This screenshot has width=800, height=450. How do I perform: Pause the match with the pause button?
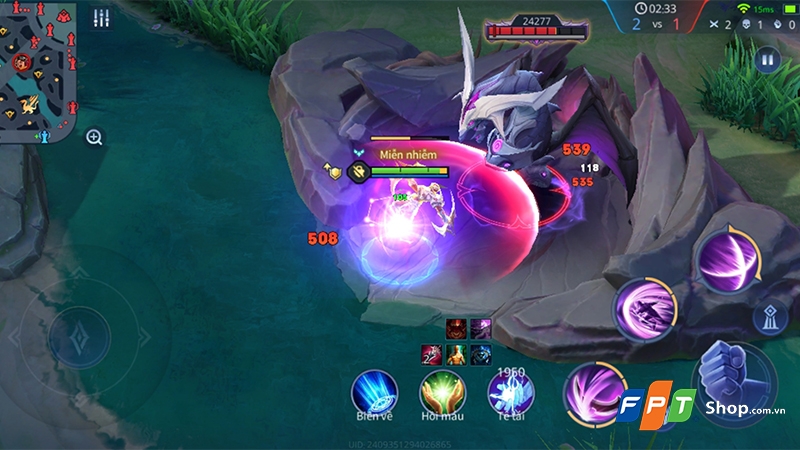(x=767, y=60)
